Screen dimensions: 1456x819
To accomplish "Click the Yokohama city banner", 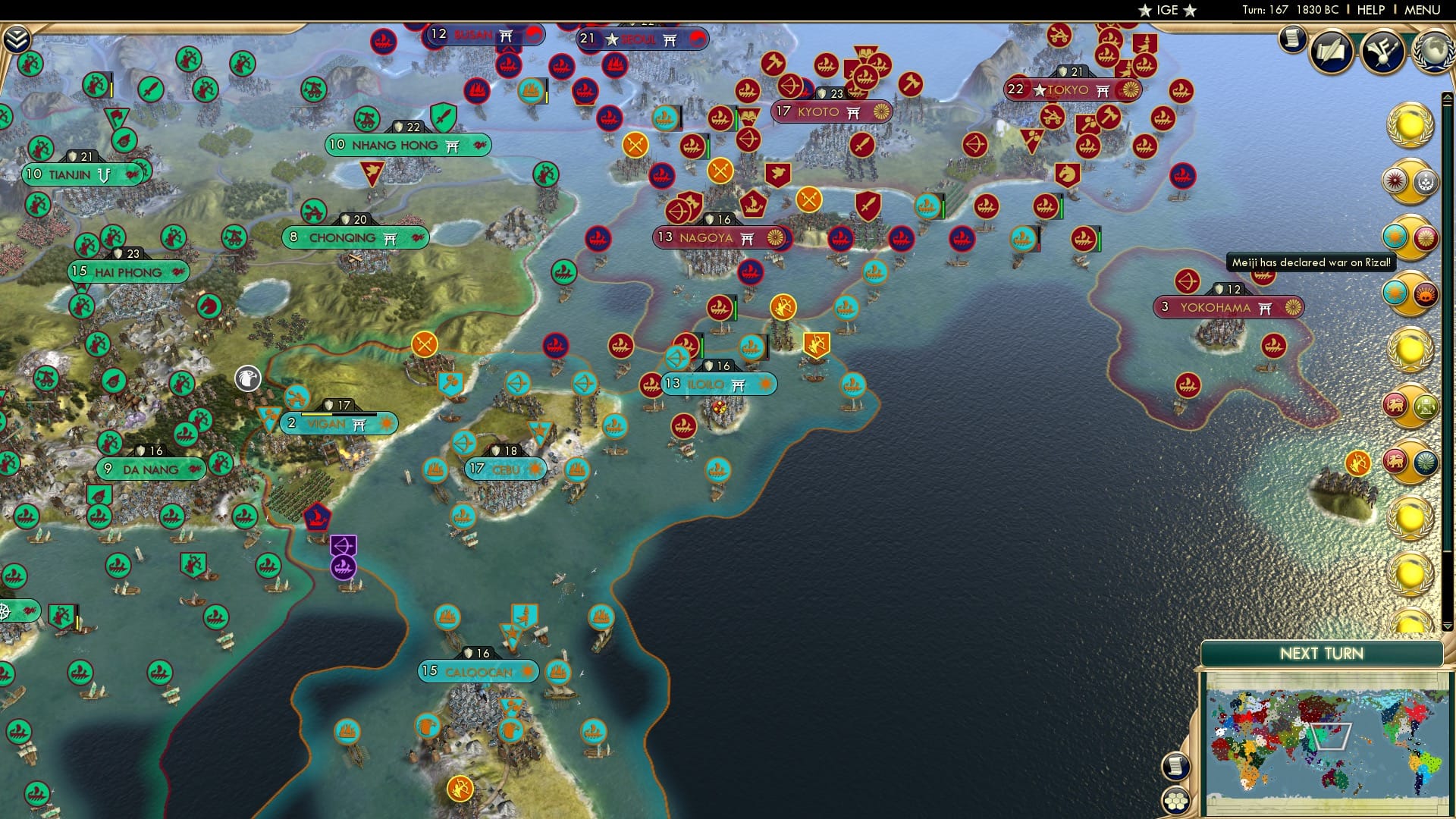I will [1230, 308].
